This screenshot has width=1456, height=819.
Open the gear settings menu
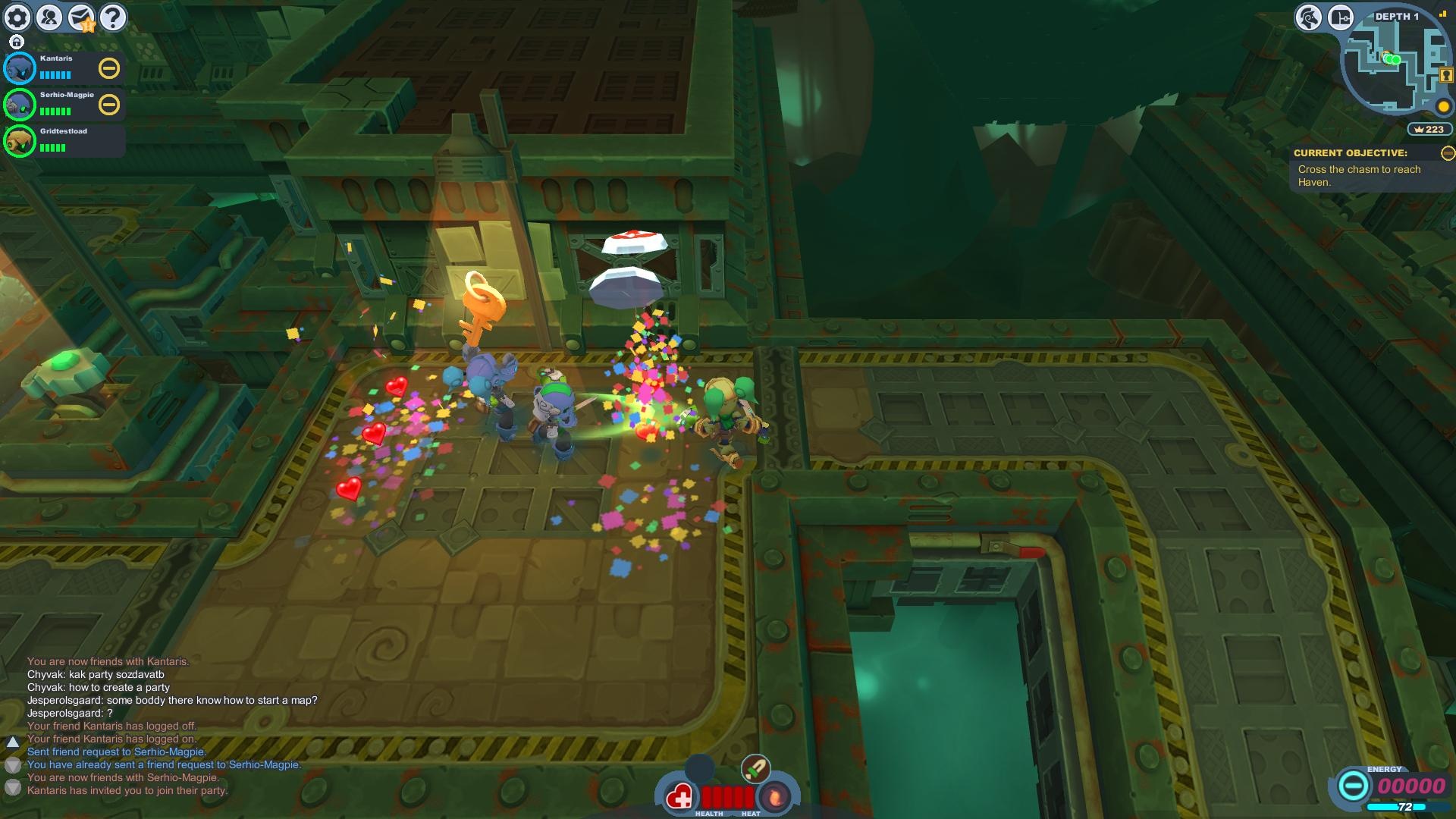(x=17, y=17)
